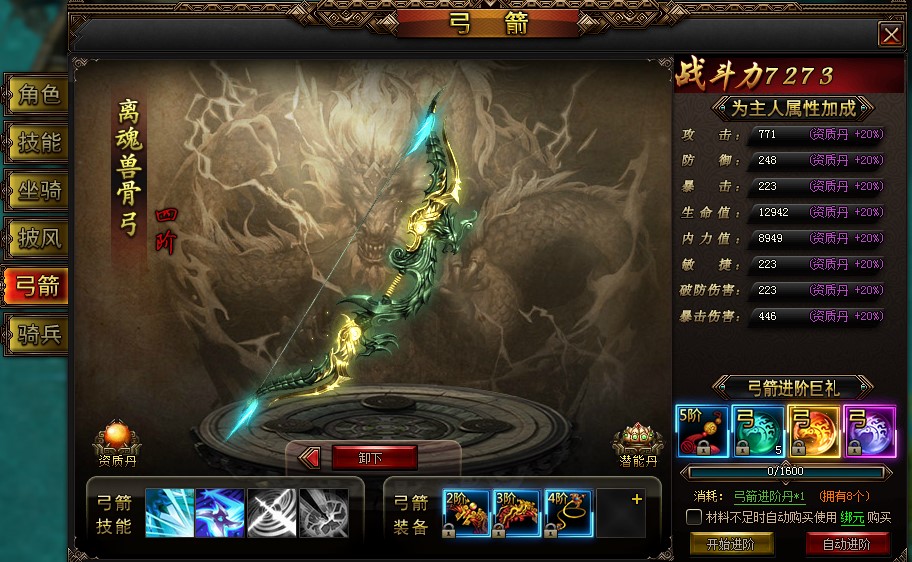Viewport: 912px width, 562px height.
Task: Choose the 4阶 locked bow equipment slot
Action: (x=568, y=513)
